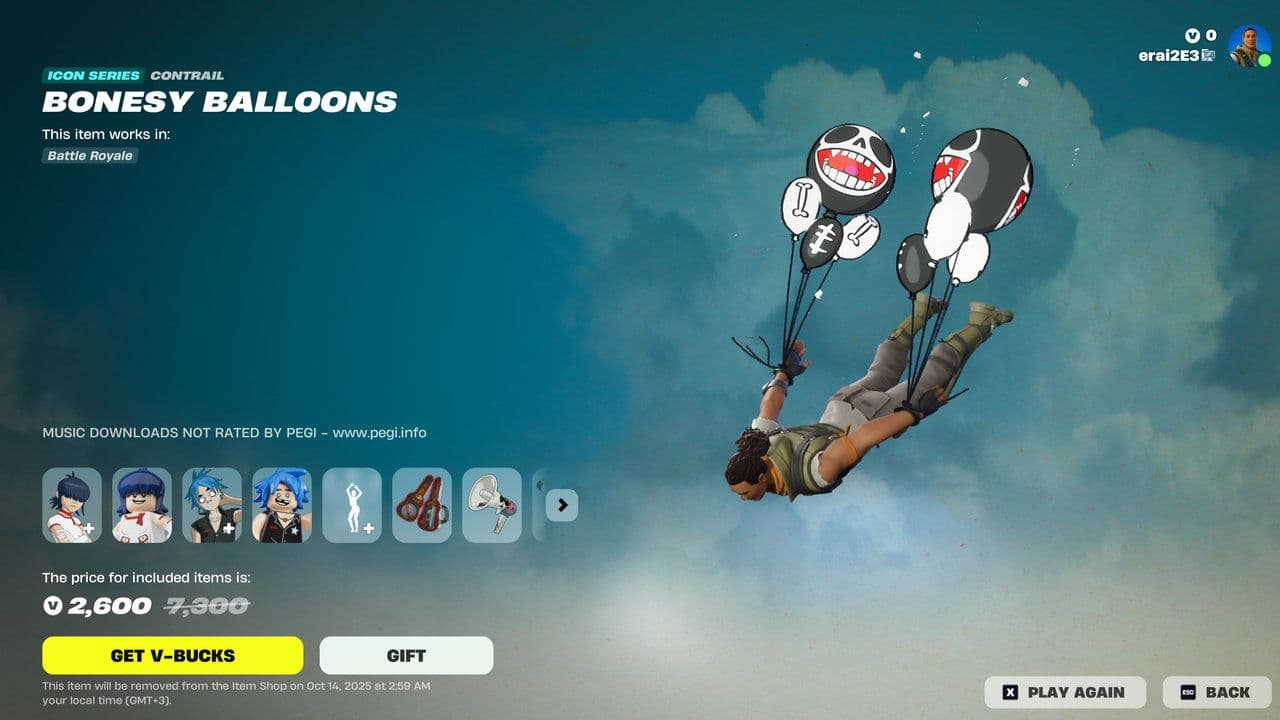The image size is (1280, 720).
Task: Open the www.pegi.info link
Action: 378,432
